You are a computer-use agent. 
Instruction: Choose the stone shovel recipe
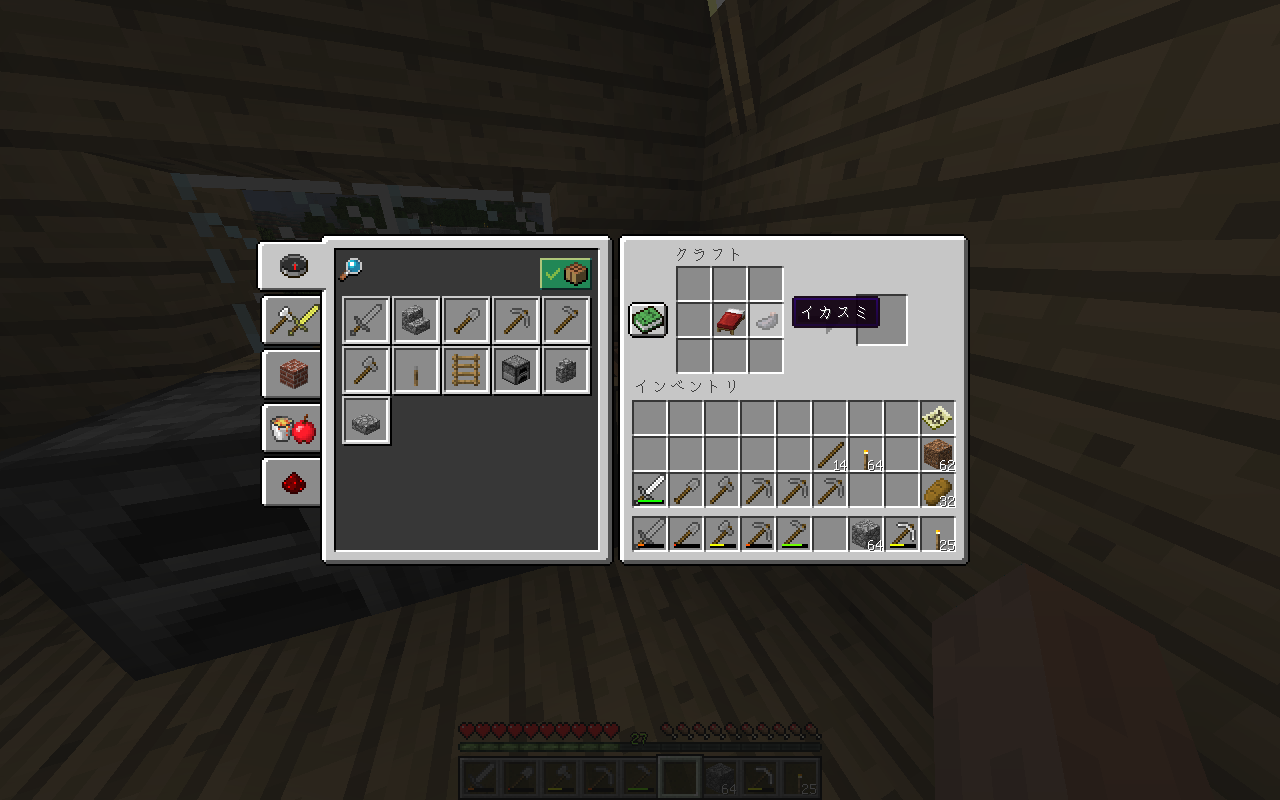[465, 320]
